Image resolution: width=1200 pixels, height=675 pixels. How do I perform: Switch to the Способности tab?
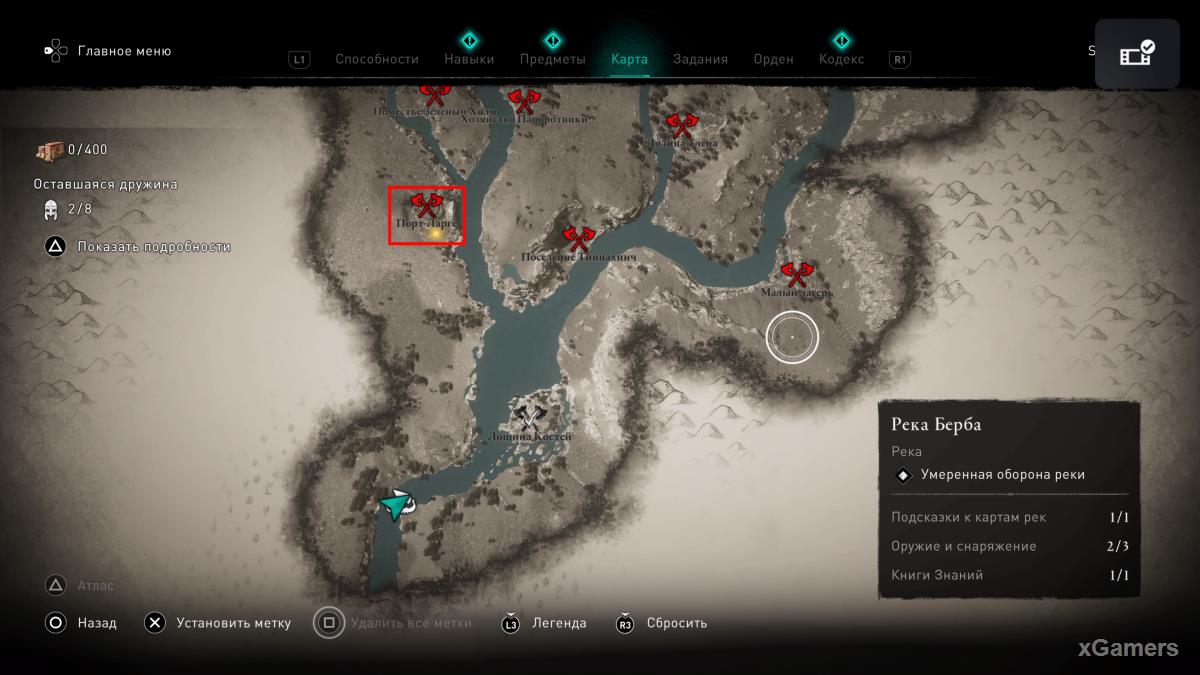(376, 59)
